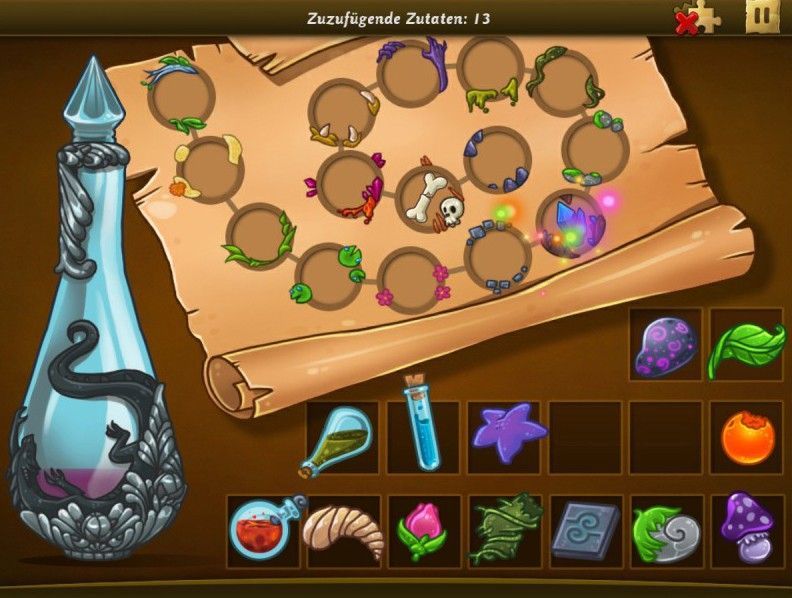
Task: Click the skull and bone recipe slot
Action: click(431, 200)
